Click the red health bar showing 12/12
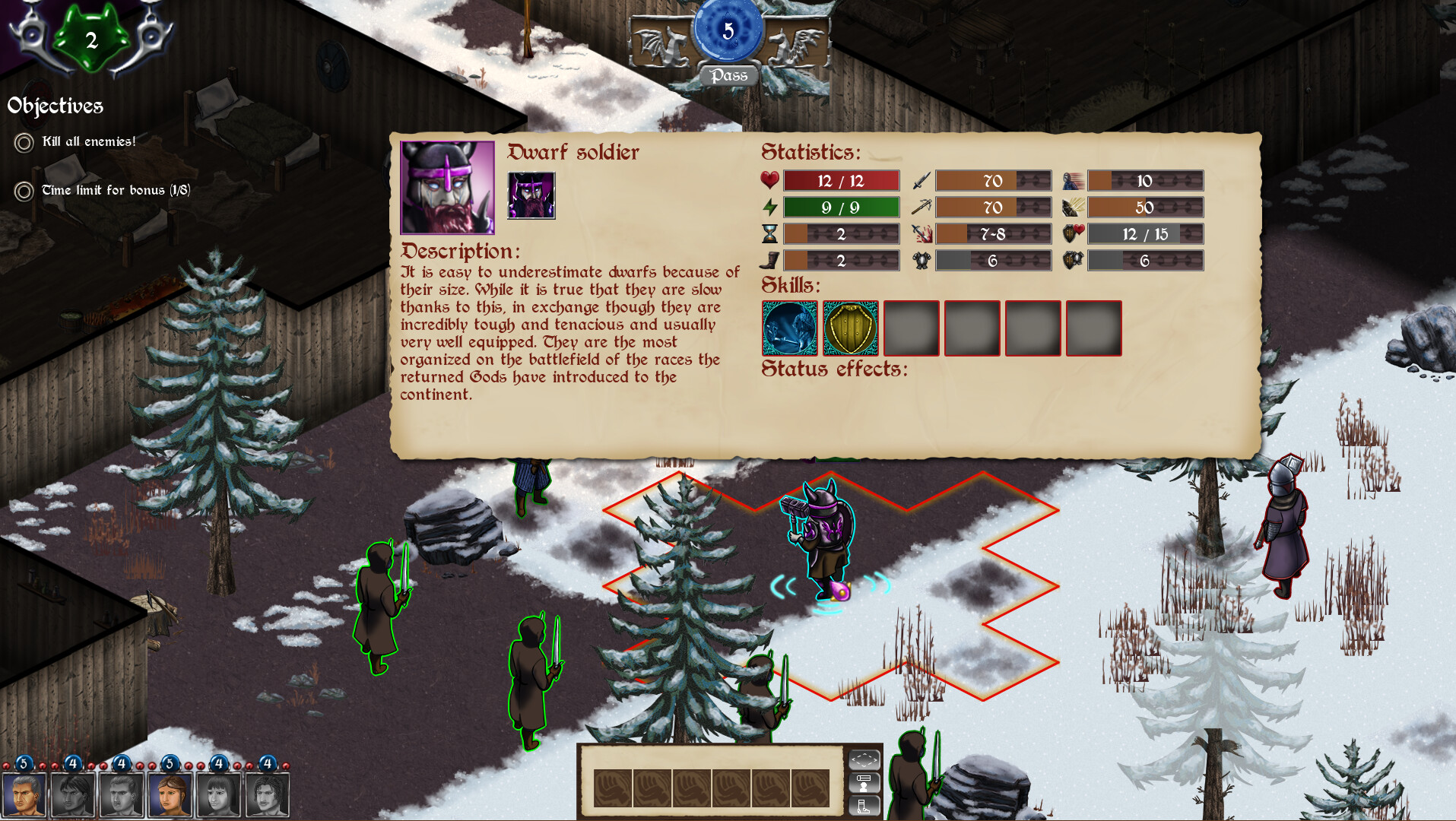Image resolution: width=1456 pixels, height=821 pixels. 842,181
